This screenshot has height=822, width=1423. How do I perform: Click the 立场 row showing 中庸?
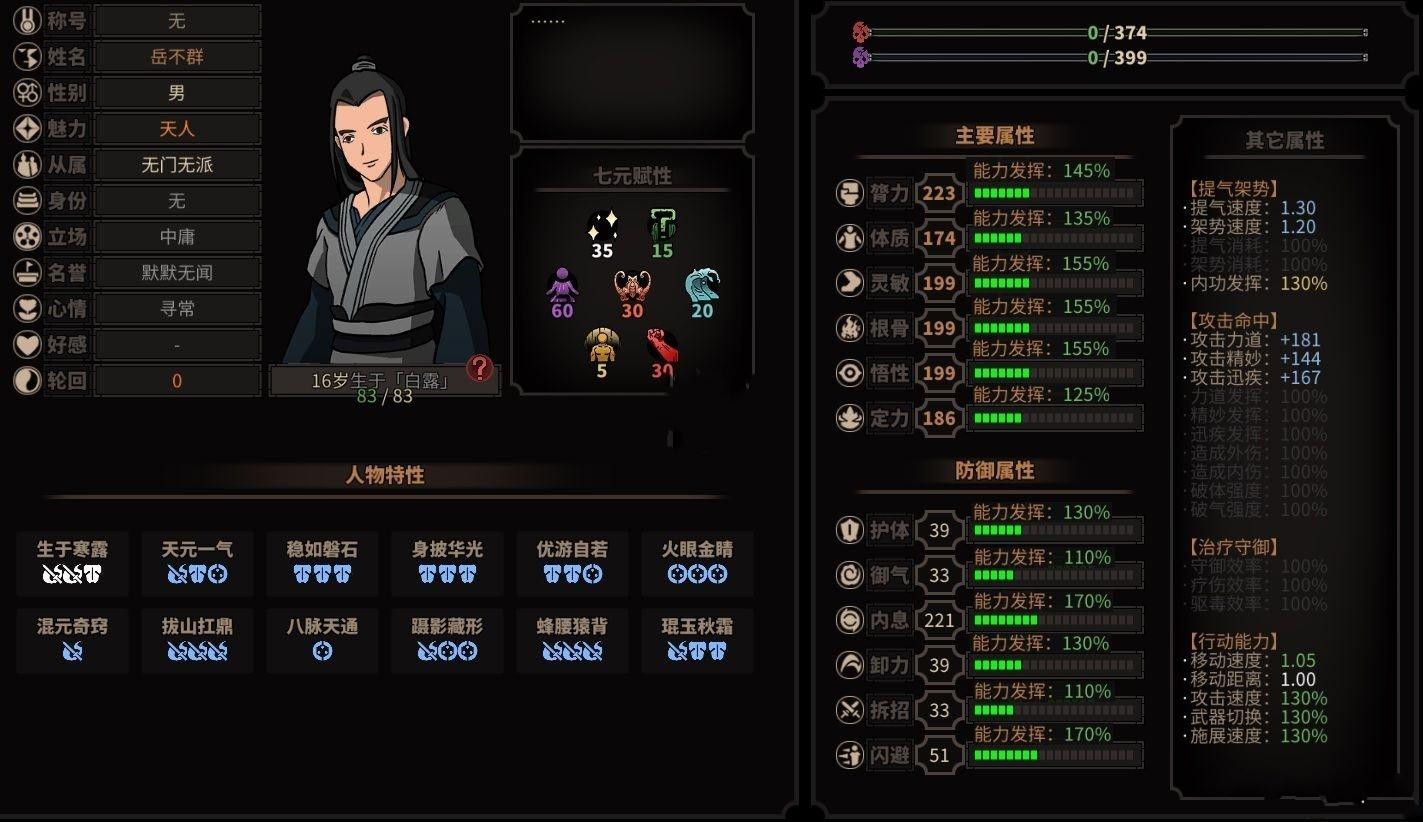[x=177, y=237]
